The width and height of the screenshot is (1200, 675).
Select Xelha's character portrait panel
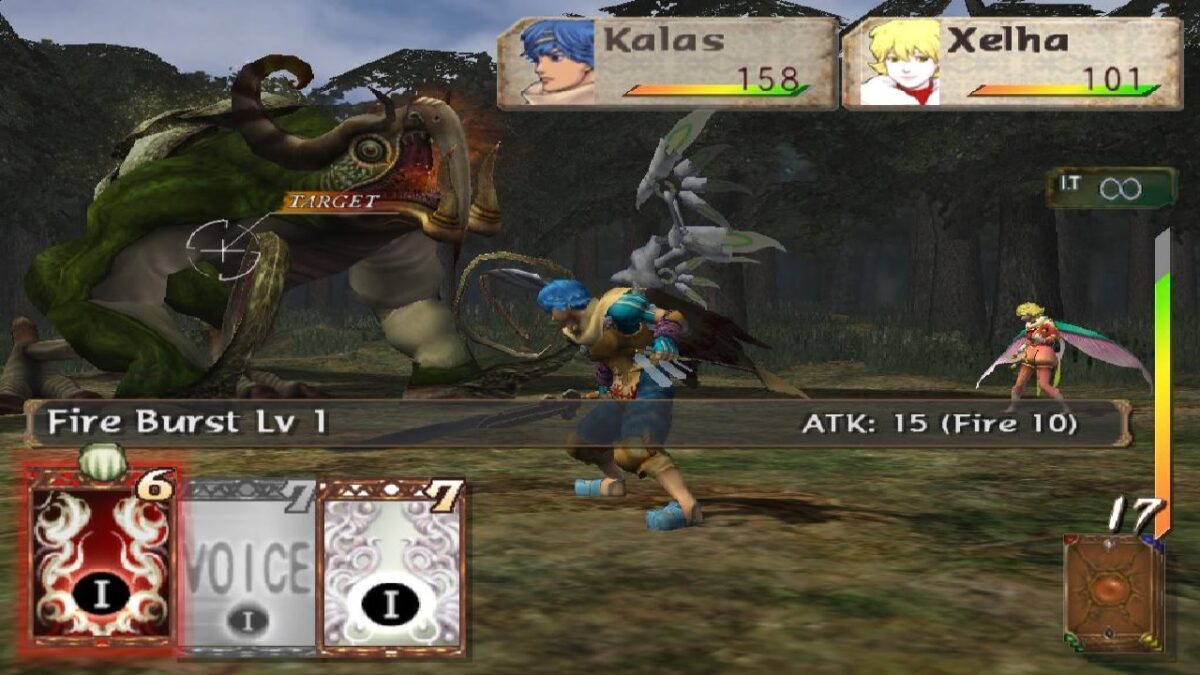[1012, 63]
